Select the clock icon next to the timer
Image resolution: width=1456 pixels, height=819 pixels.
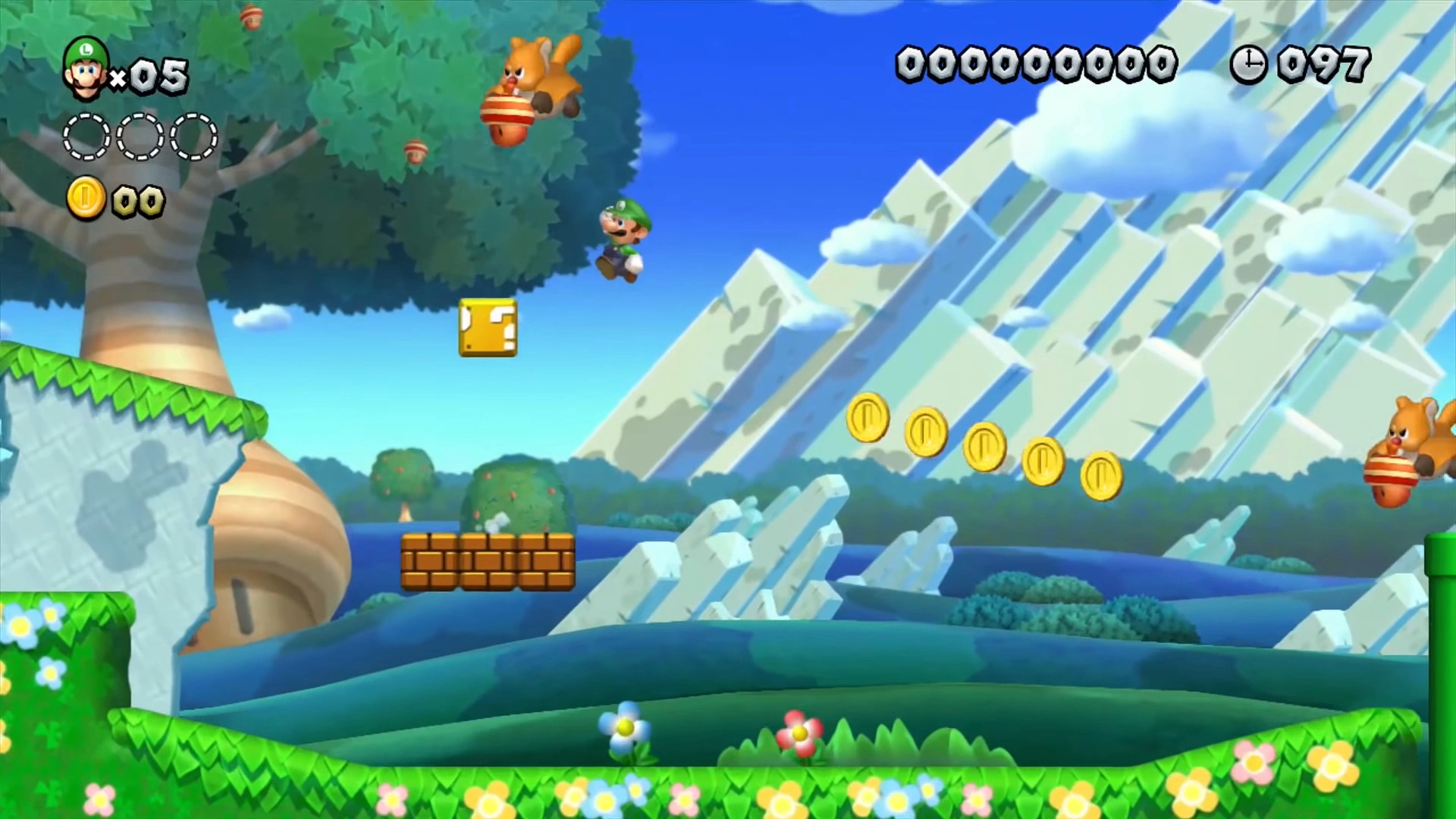tap(1248, 64)
